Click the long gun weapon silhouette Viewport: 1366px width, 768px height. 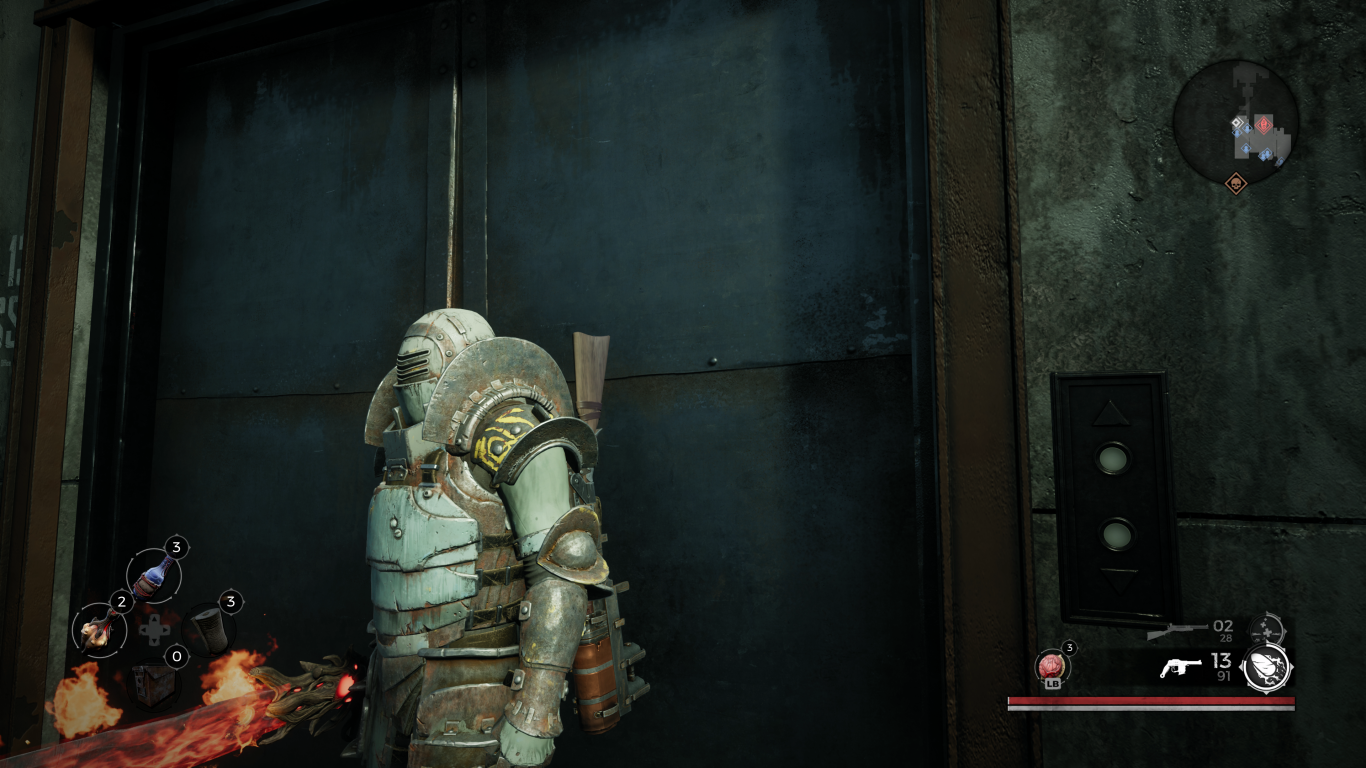click(x=1177, y=632)
